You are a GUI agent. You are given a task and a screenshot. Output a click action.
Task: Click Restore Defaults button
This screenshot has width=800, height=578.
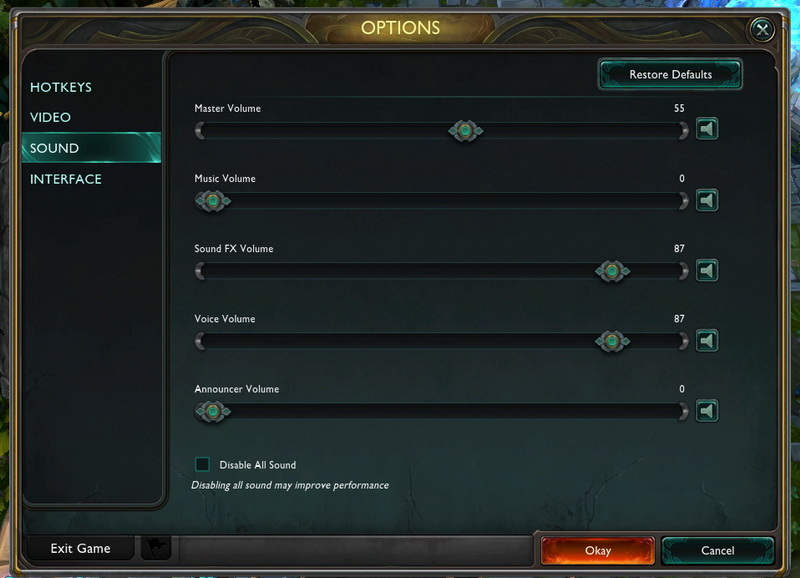(670, 75)
